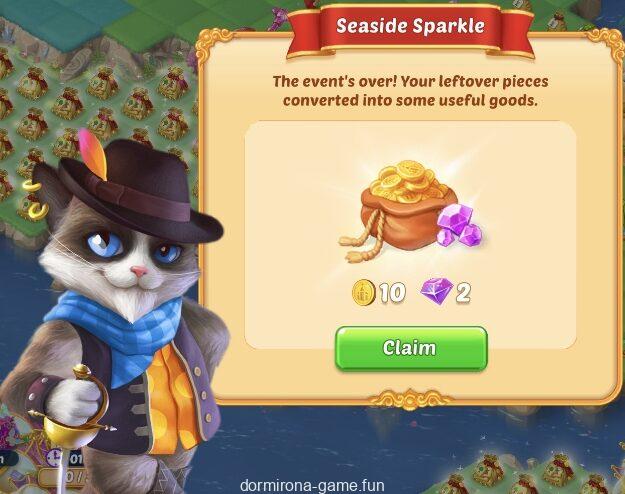Viewport: 625px width, 494px height.
Task: Claim the Seaside Sparkle rewards
Action: click(410, 348)
